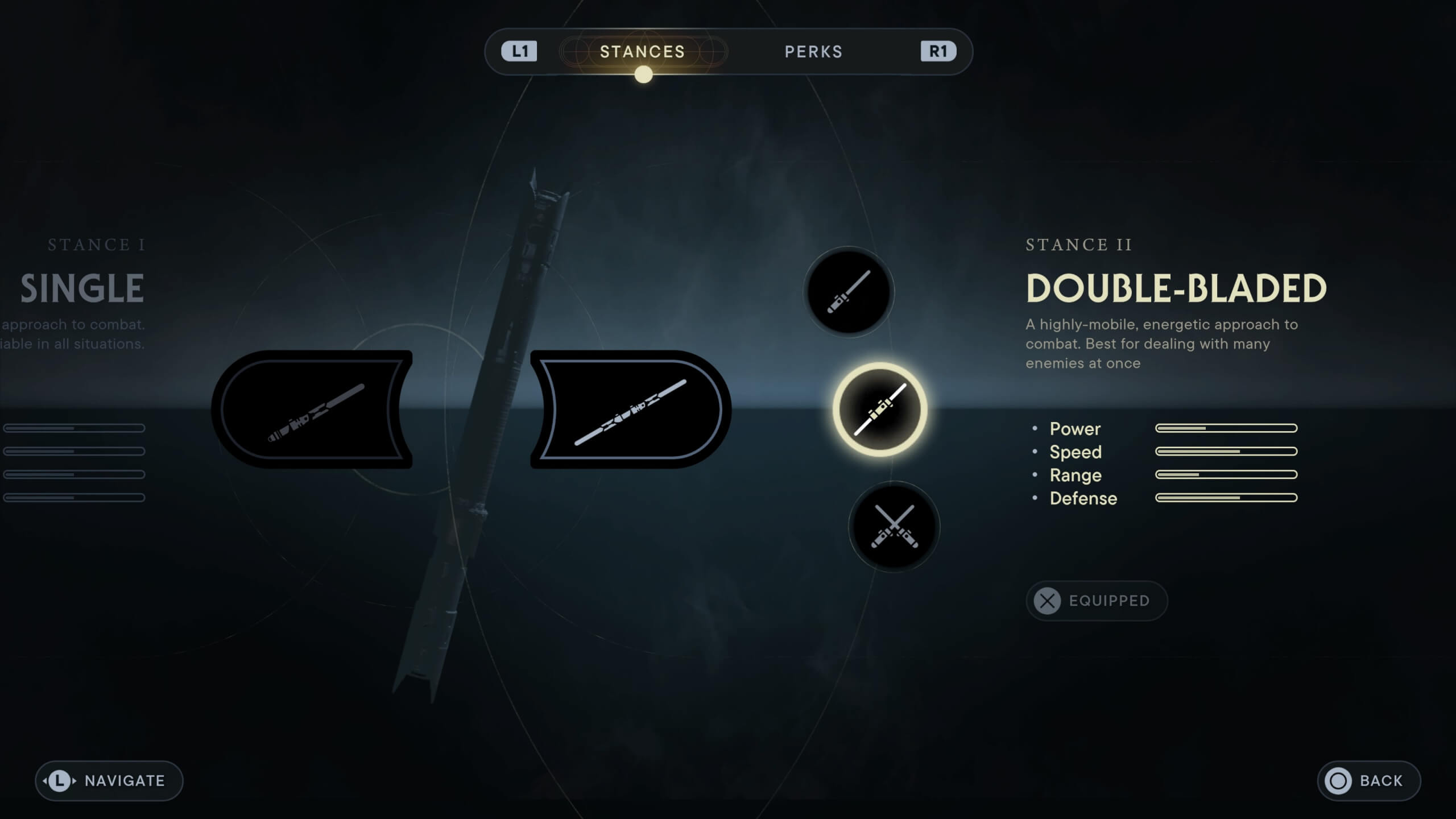Click the Power stat bar
Viewport: 1456px width, 819px height.
[1226, 429]
